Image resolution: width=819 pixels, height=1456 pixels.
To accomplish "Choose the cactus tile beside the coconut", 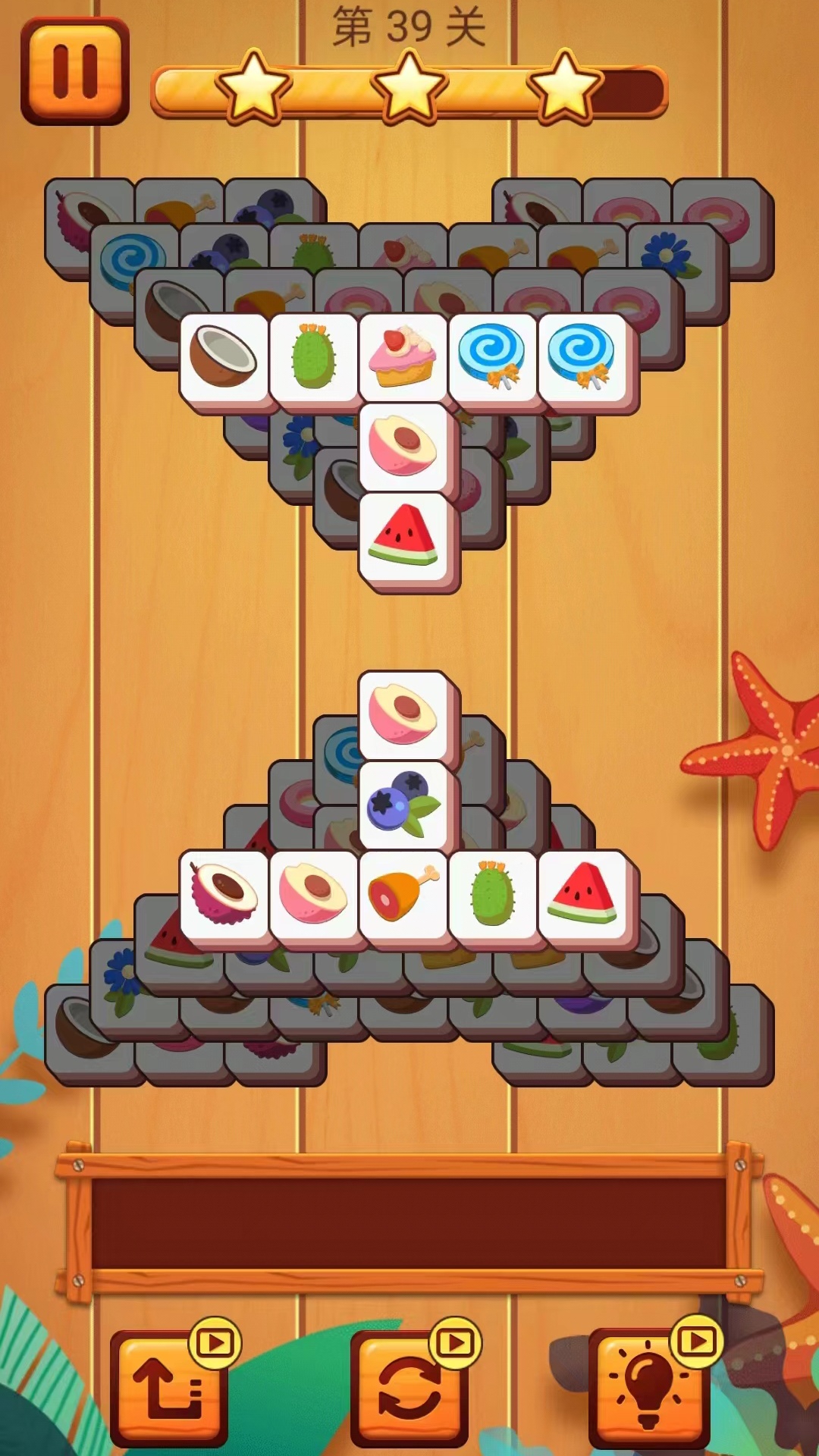I will [313, 357].
